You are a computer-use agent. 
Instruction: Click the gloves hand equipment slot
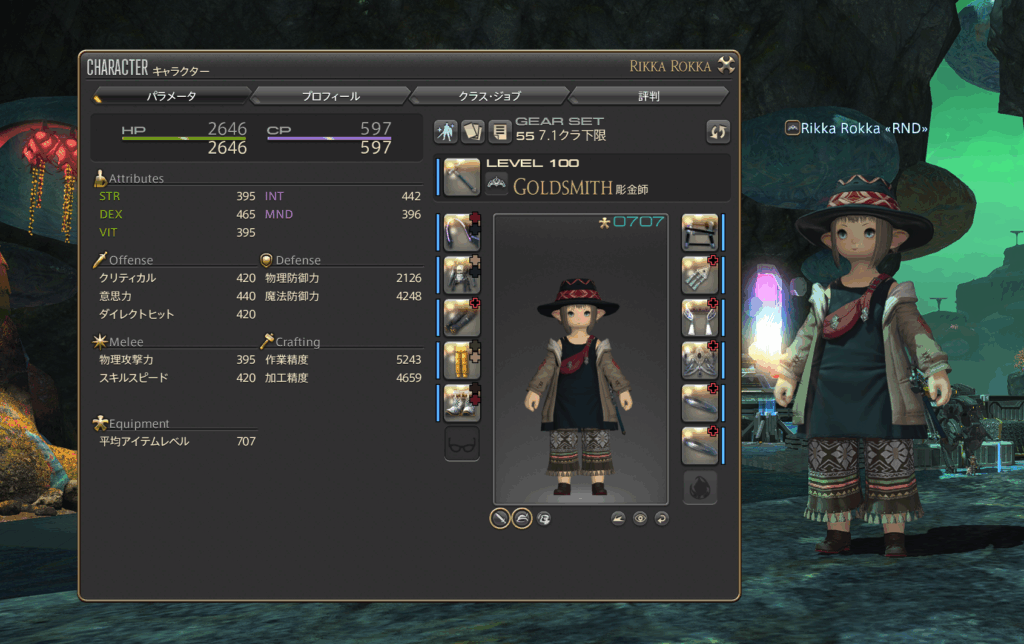point(462,316)
